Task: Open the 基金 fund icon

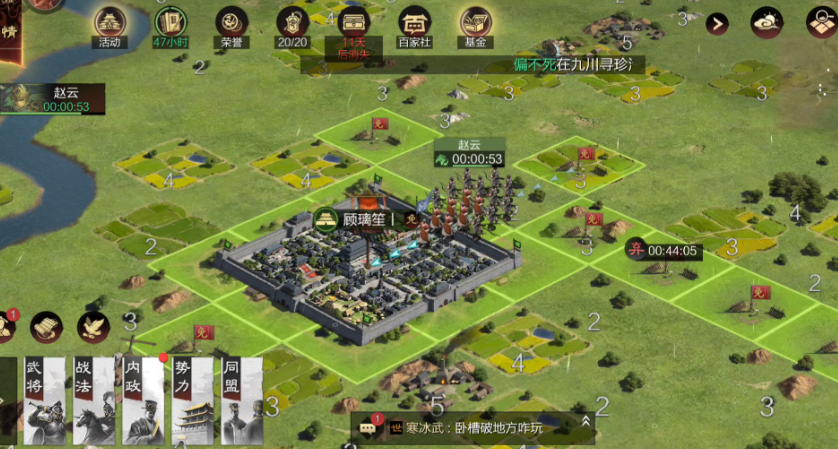Action: pos(476,24)
